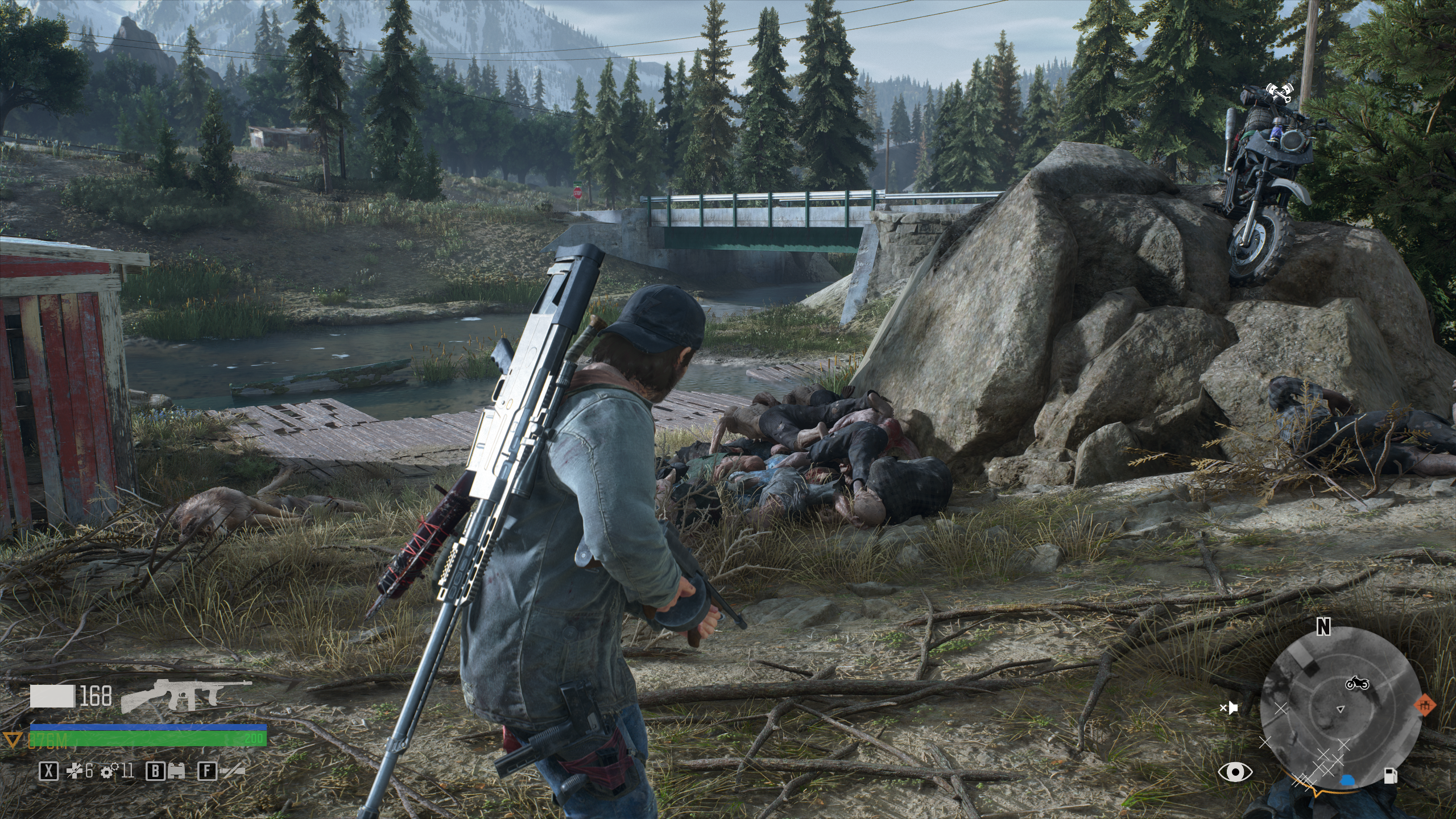Click the crossed pistons bike marker
This screenshot has width=1456, height=819.
point(1279,92)
